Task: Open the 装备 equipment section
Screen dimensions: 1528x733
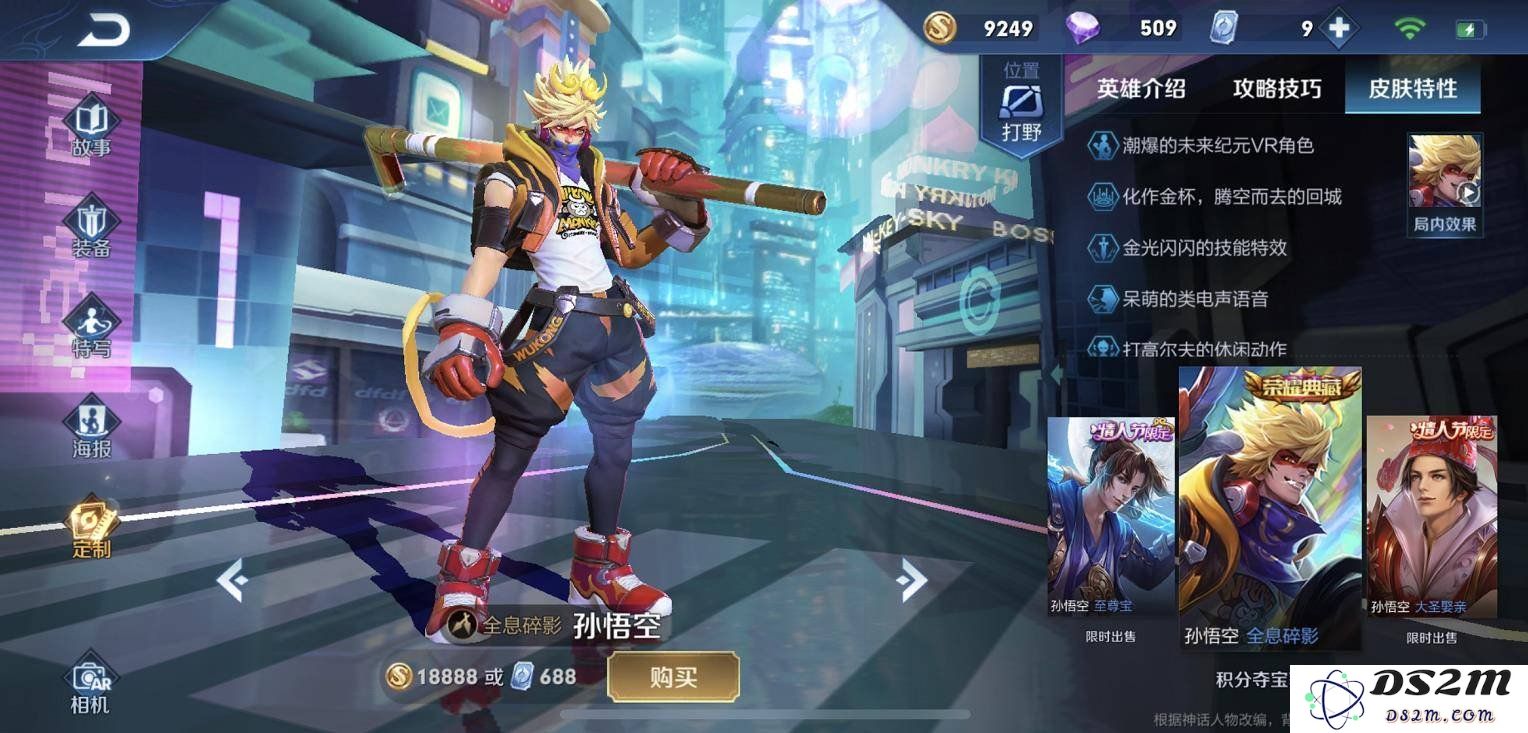Action: tap(91, 228)
